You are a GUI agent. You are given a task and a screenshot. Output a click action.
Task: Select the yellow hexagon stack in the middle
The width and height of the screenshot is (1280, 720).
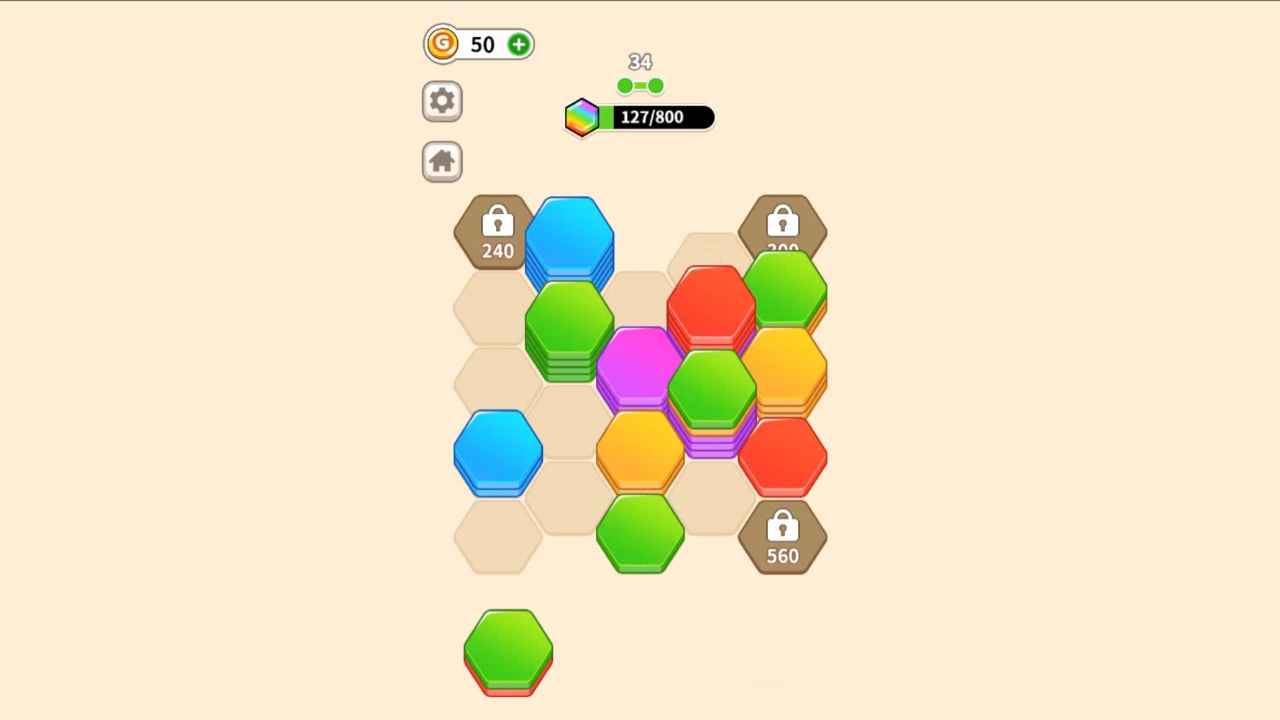[x=640, y=450]
